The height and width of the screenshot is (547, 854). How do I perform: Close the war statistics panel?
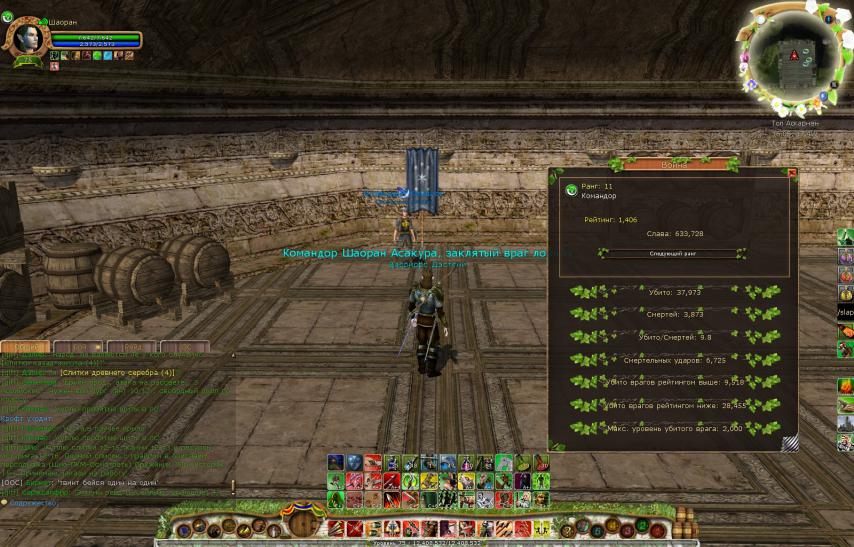792,173
